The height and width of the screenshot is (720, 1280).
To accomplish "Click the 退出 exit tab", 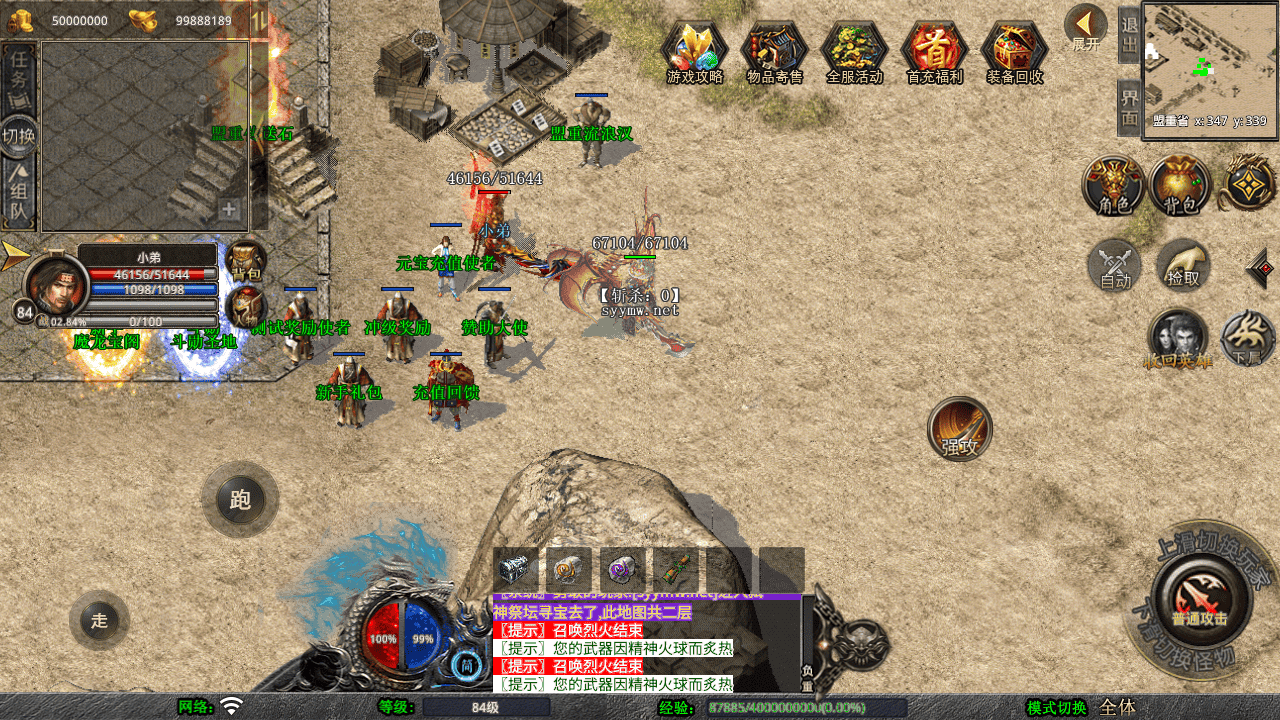I will [1129, 35].
